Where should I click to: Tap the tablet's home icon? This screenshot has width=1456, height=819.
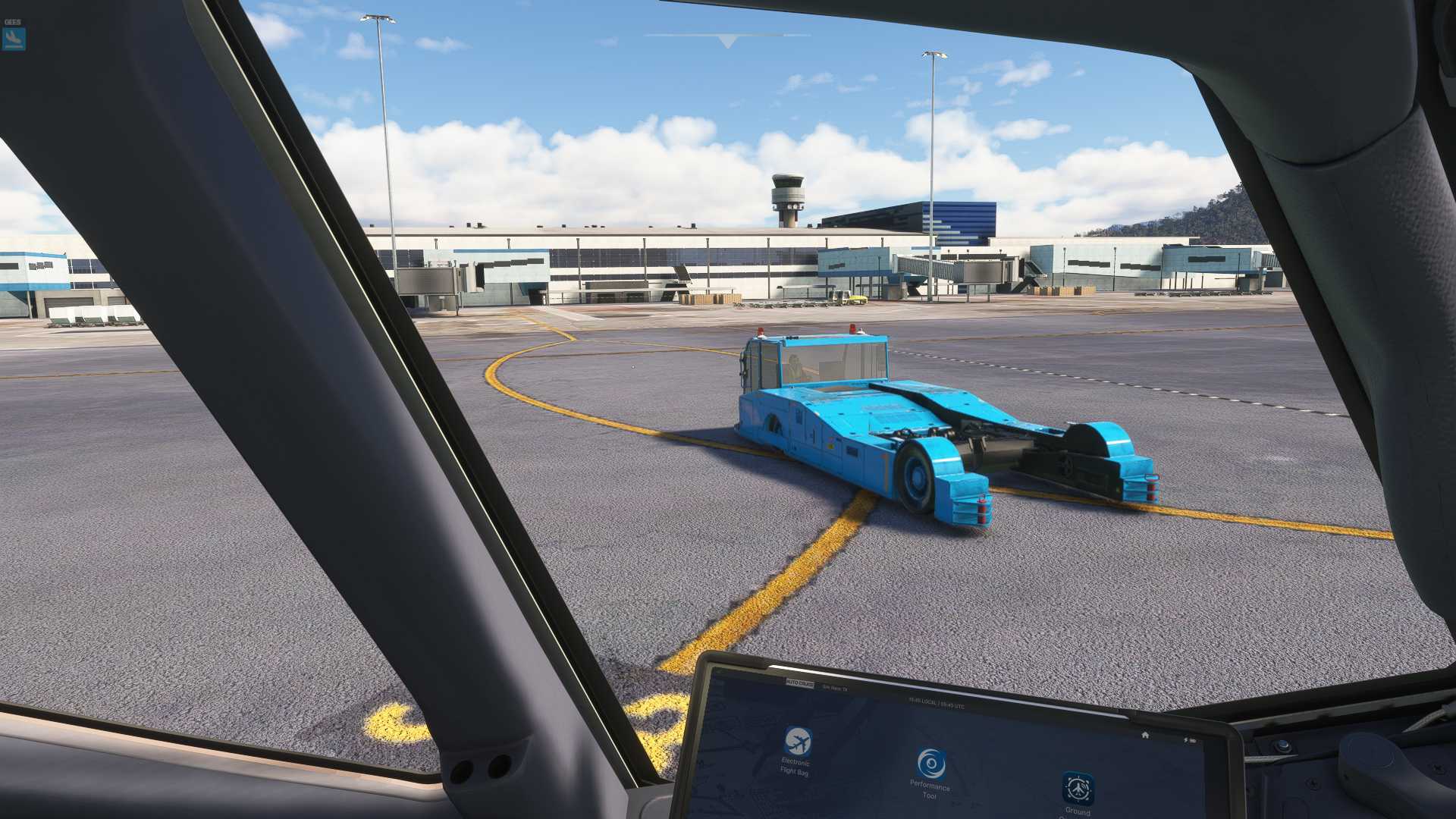(1145, 735)
